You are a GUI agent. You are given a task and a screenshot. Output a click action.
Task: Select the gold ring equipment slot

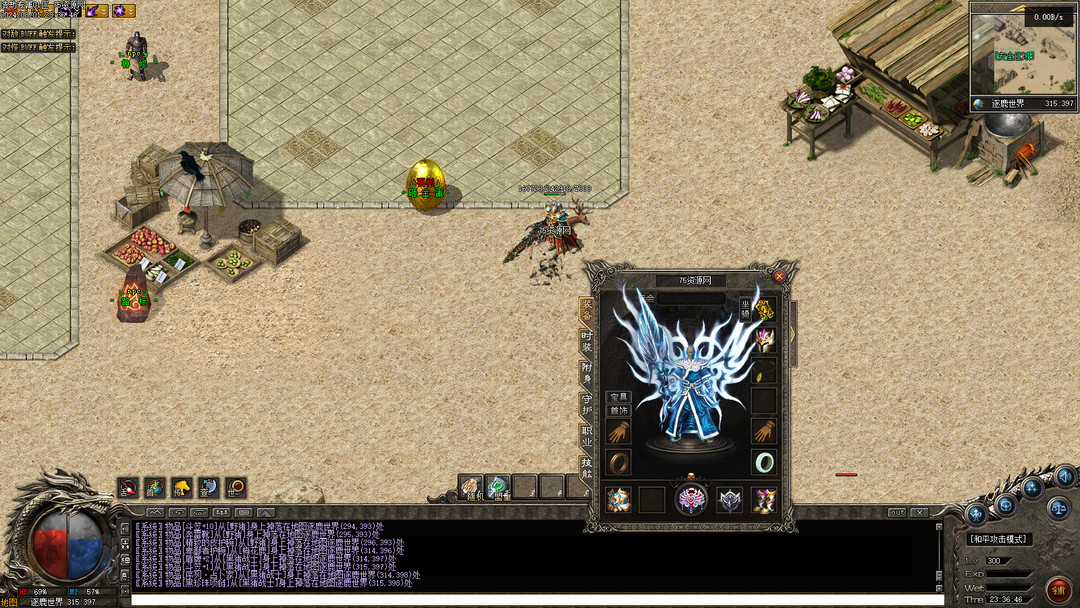coord(619,462)
